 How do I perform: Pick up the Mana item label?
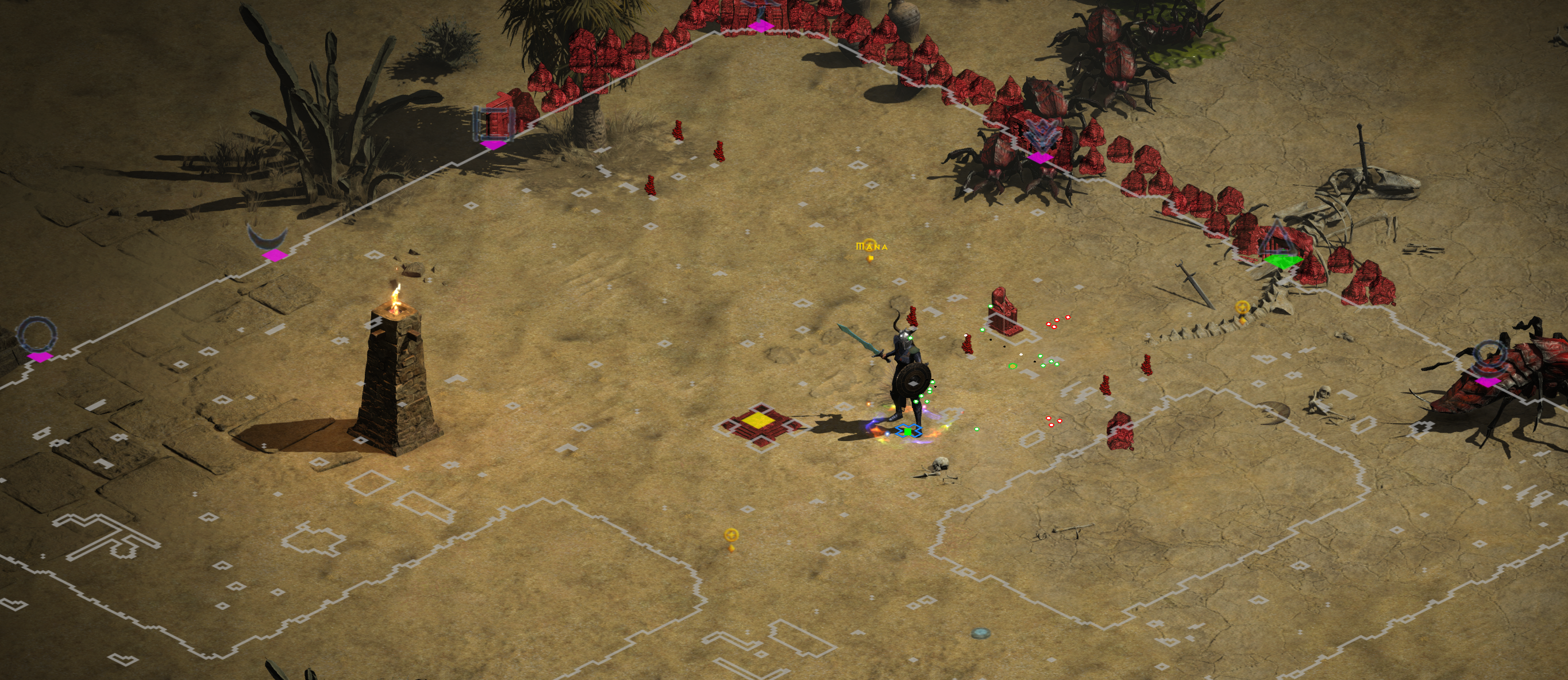[x=872, y=247]
